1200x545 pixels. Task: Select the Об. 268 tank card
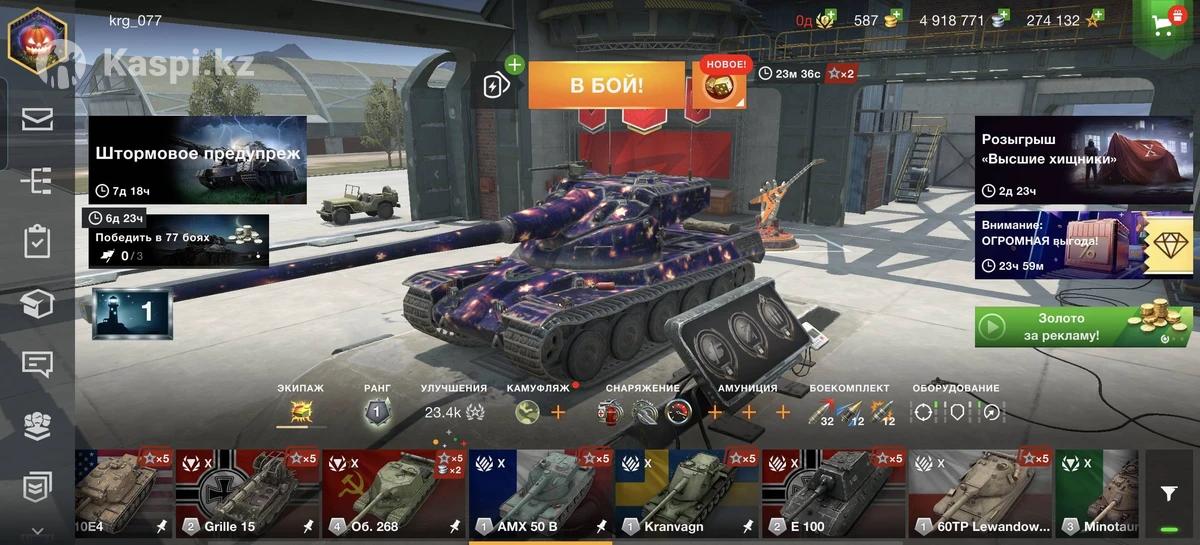click(393, 494)
